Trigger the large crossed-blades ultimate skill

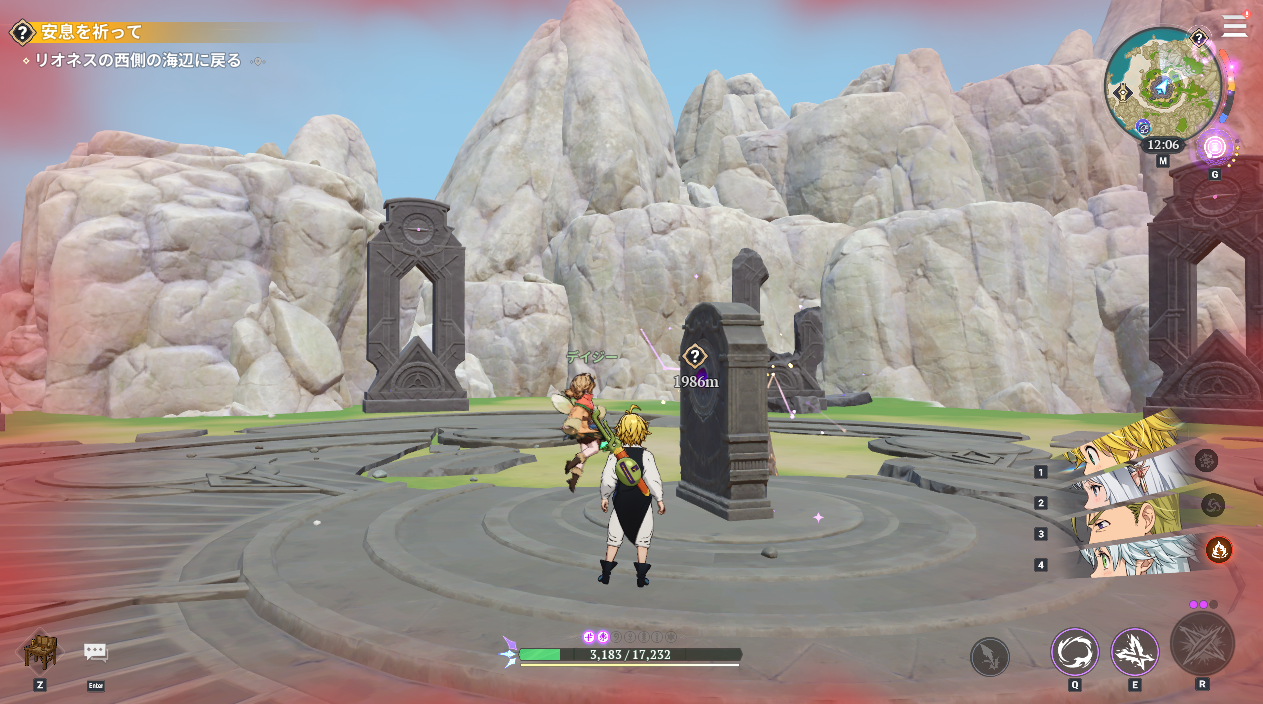point(1201,644)
